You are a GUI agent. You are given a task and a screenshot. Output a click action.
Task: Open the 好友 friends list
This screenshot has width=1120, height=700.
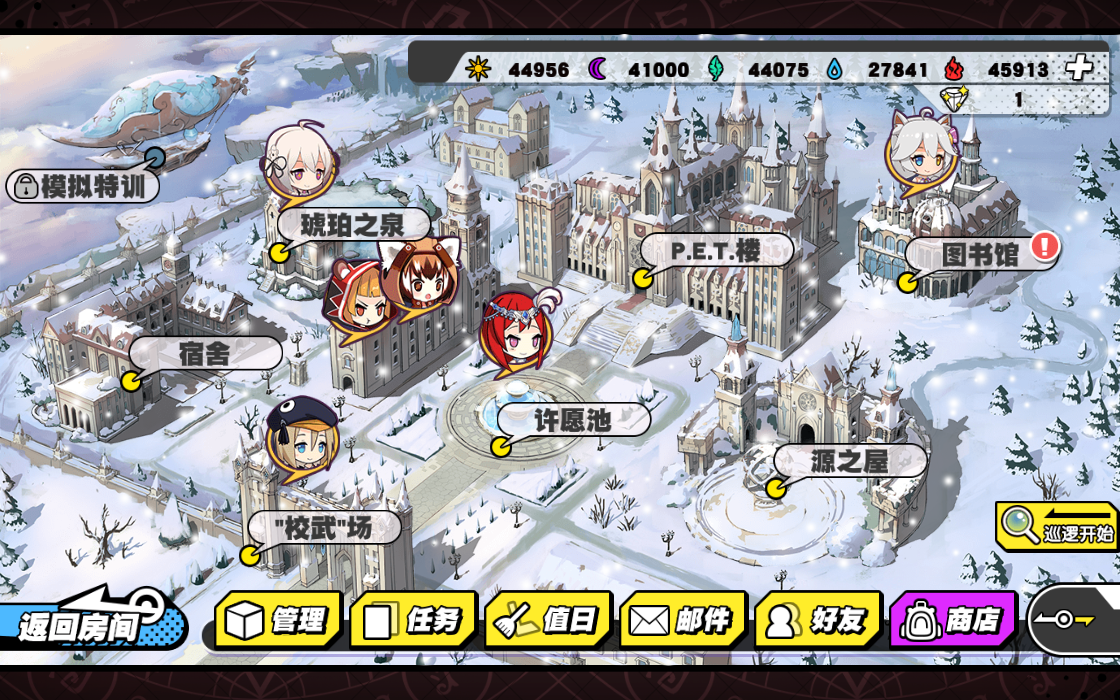point(818,620)
